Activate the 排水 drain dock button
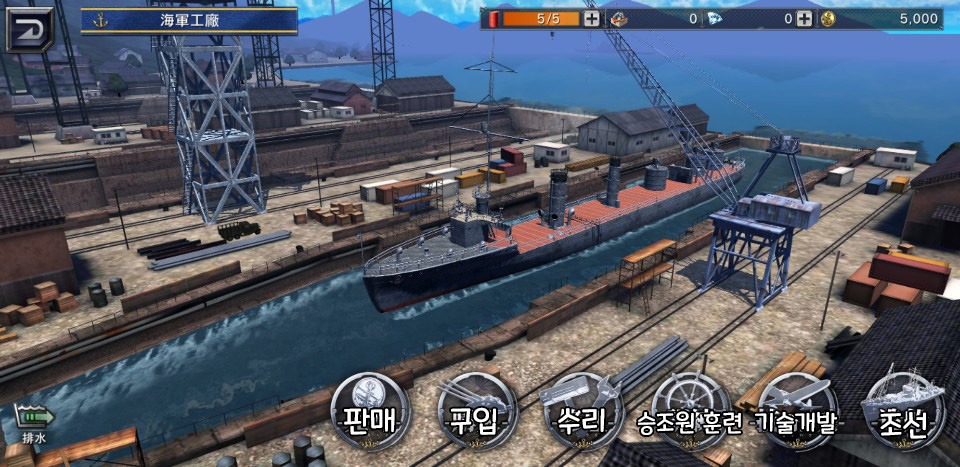The width and height of the screenshot is (960, 467). [33, 420]
